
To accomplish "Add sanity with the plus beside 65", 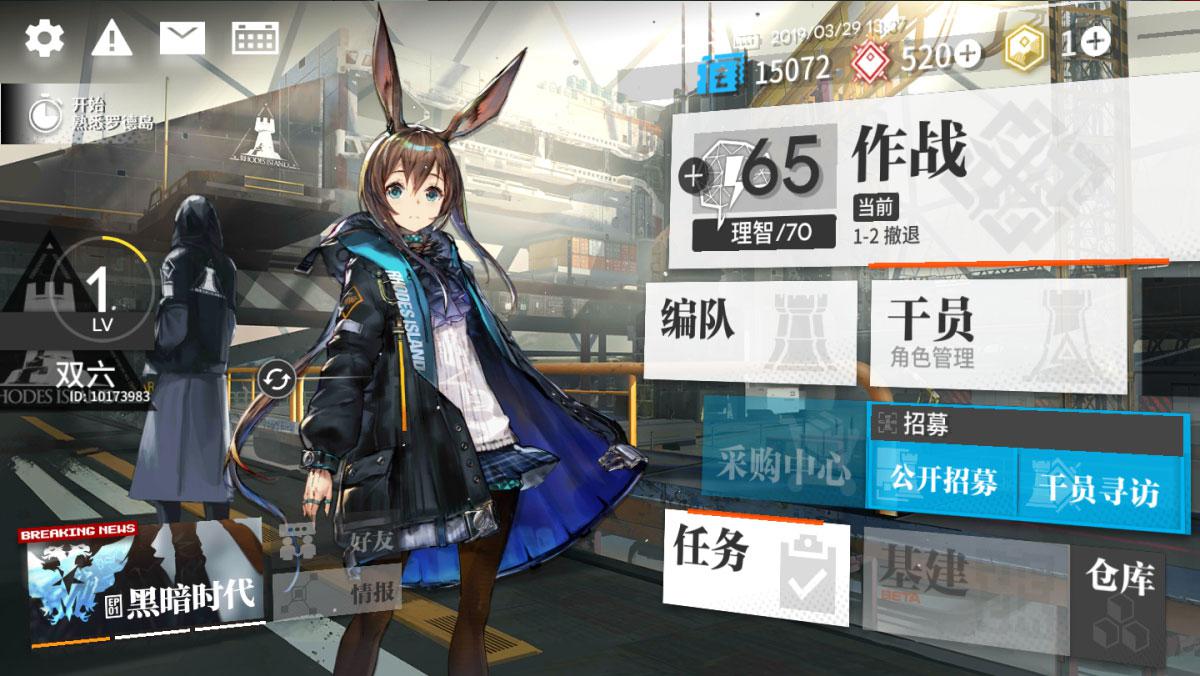I will (691, 177).
